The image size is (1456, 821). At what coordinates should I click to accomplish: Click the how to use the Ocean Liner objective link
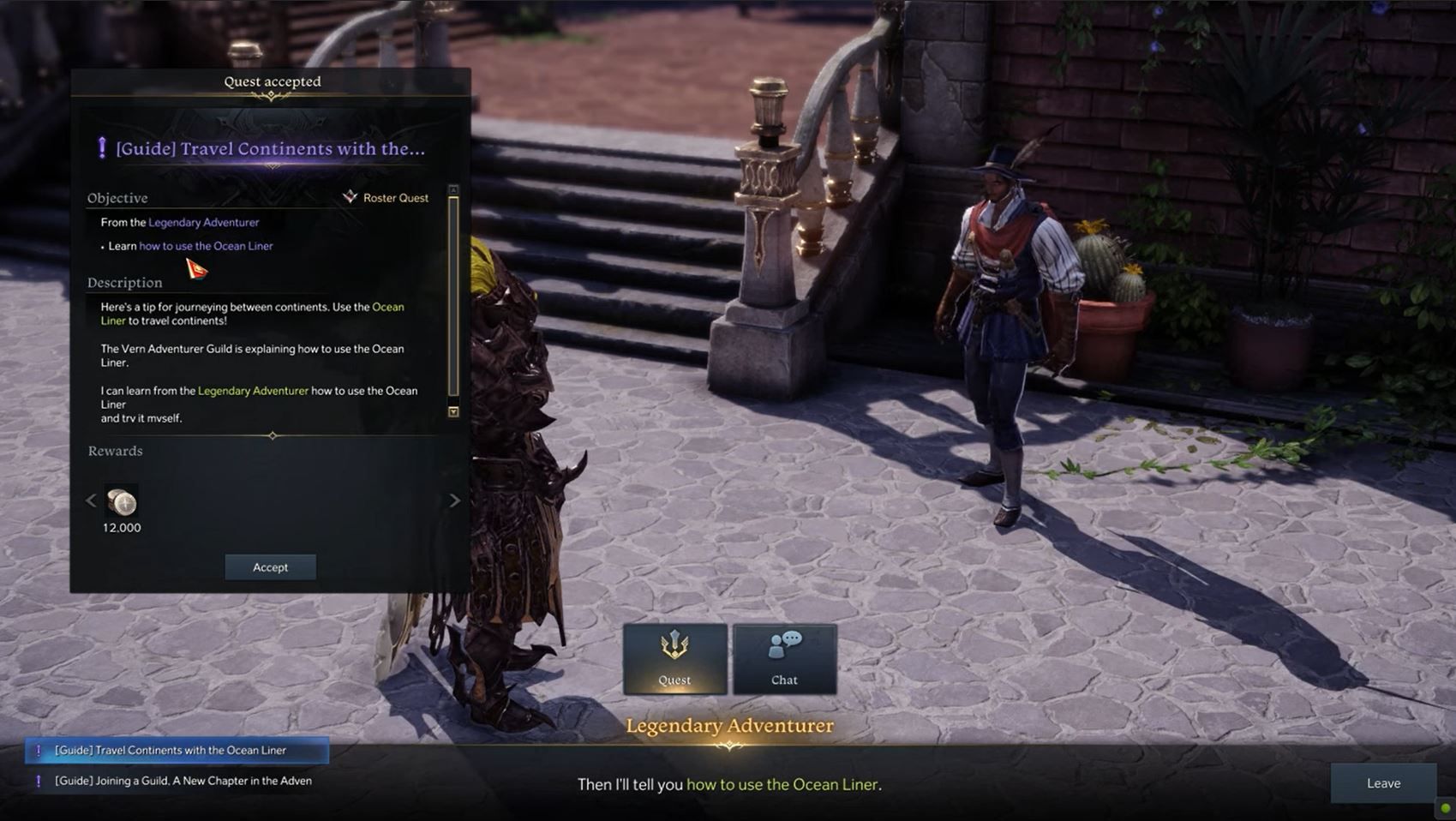coord(206,246)
